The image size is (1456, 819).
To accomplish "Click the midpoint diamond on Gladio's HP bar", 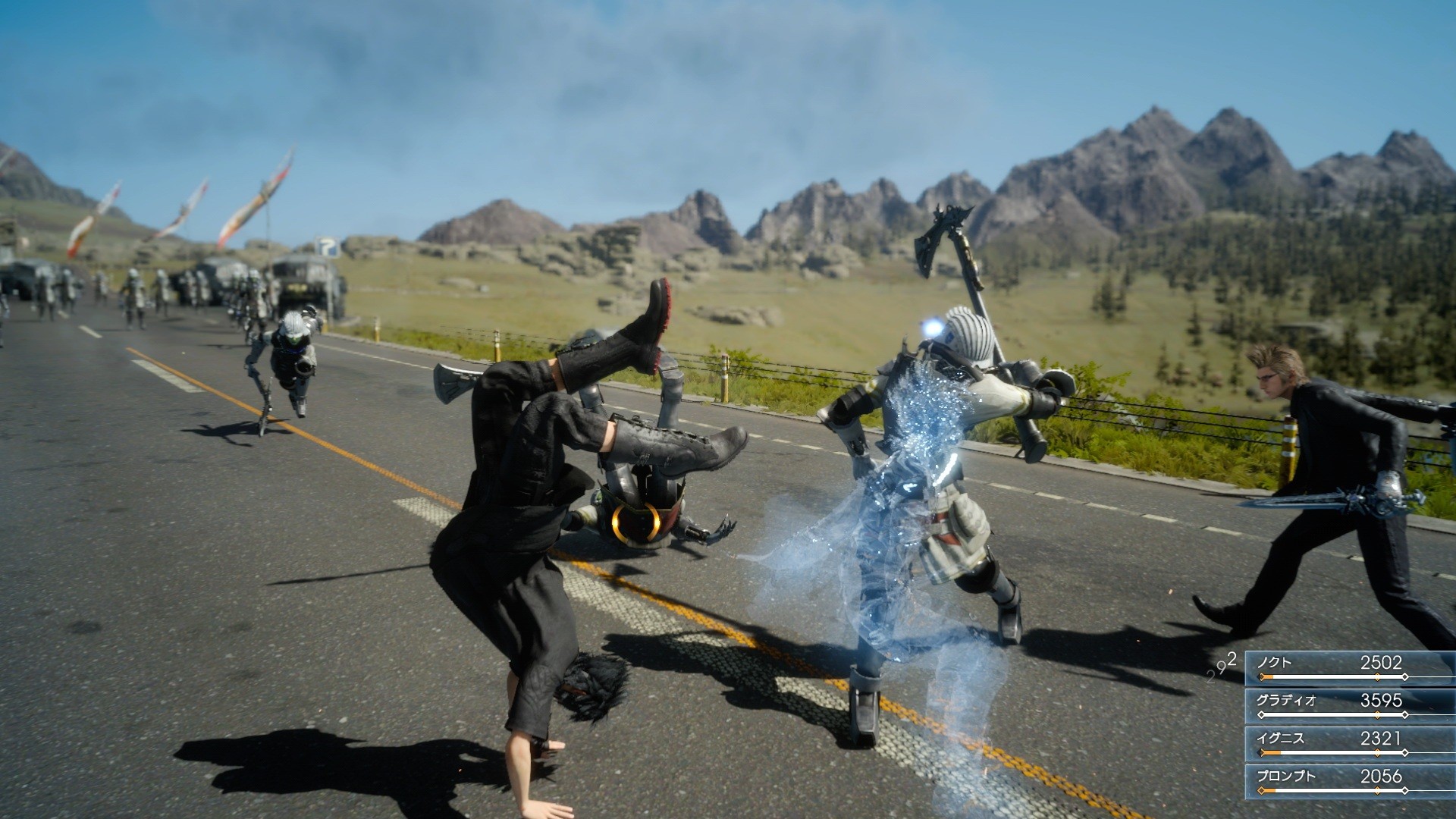I will (1376, 715).
